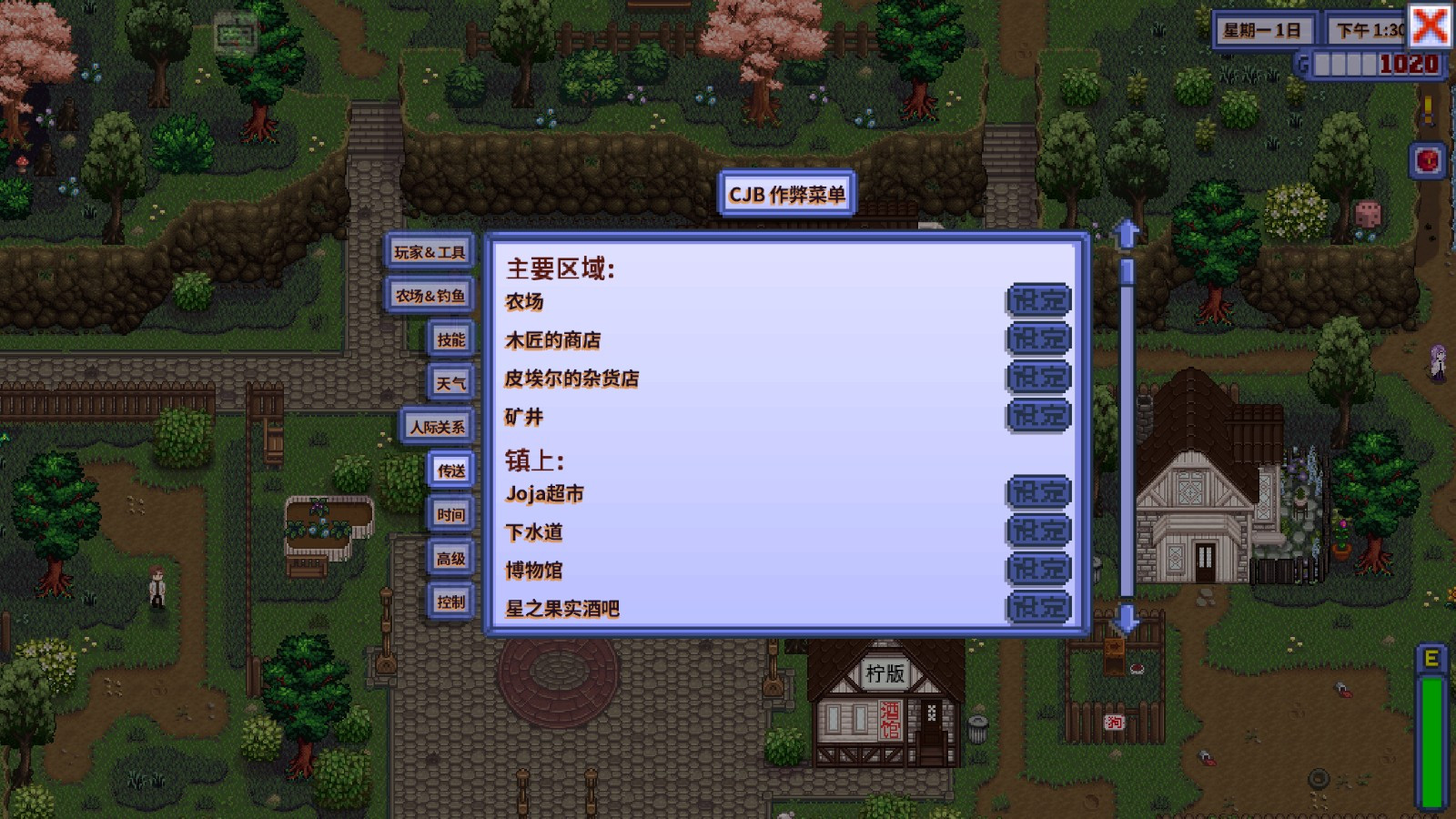Open the 技能 cheats tab
1456x819 pixels.
[450, 339]
